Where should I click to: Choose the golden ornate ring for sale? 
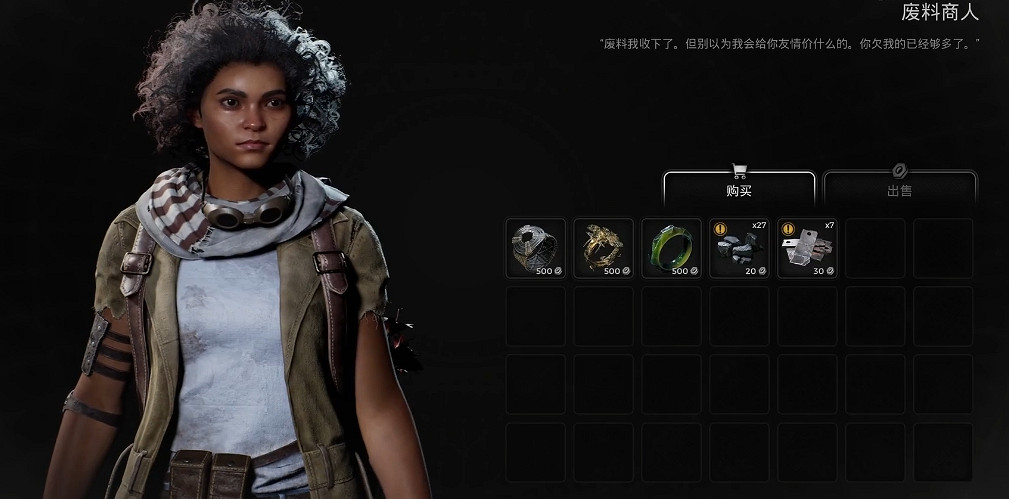603,248
